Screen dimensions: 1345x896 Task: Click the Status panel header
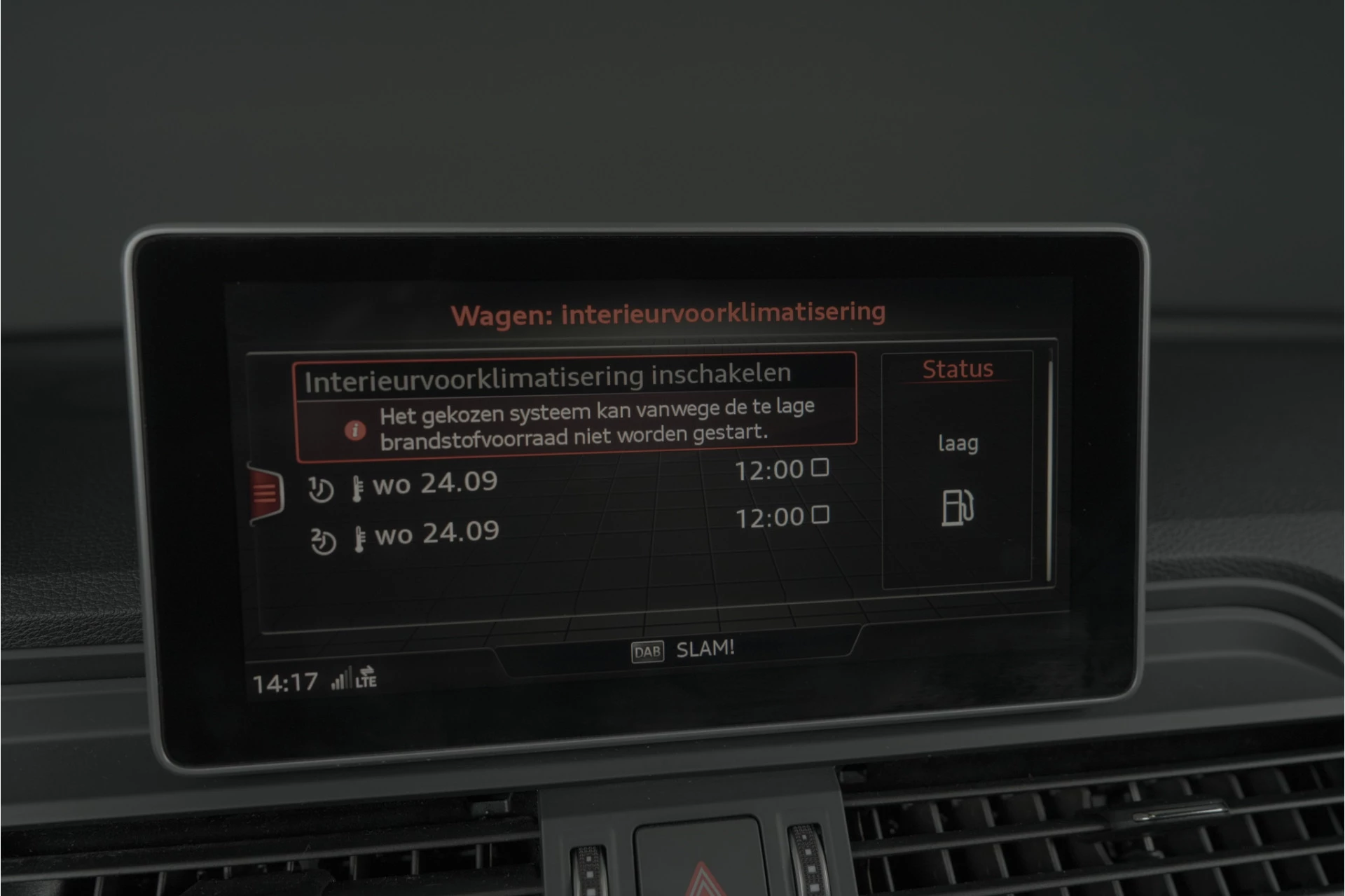pos(957,369)
